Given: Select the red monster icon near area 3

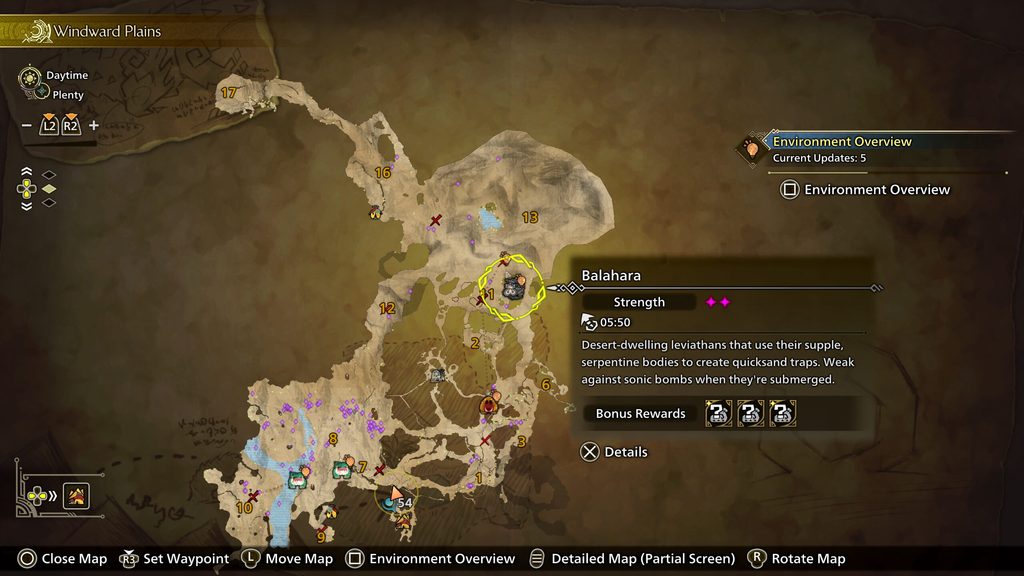Looking at the screenshot, I should pos(489,404).
